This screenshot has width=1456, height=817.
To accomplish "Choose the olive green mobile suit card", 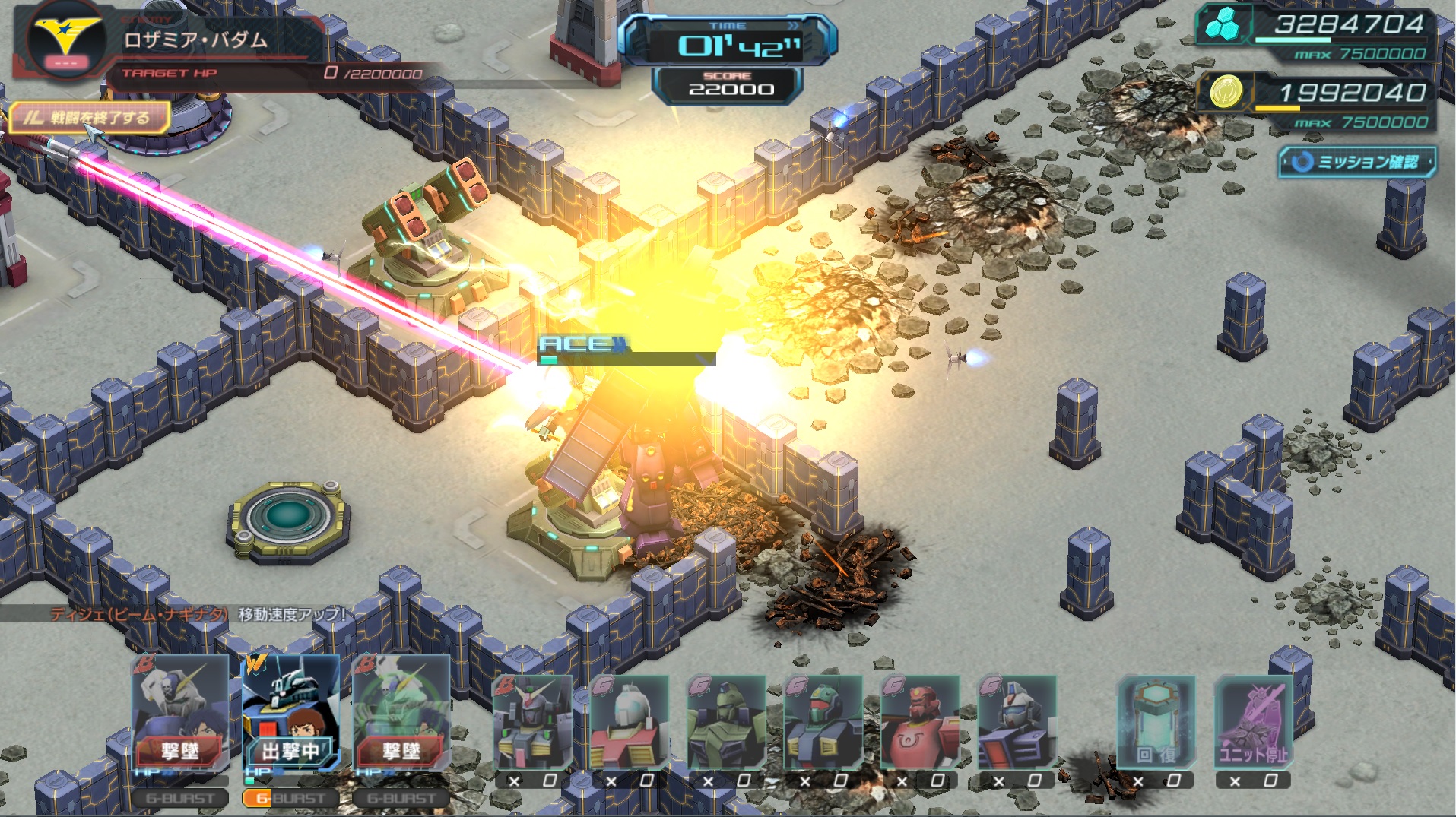I will (x=726, y=722).
